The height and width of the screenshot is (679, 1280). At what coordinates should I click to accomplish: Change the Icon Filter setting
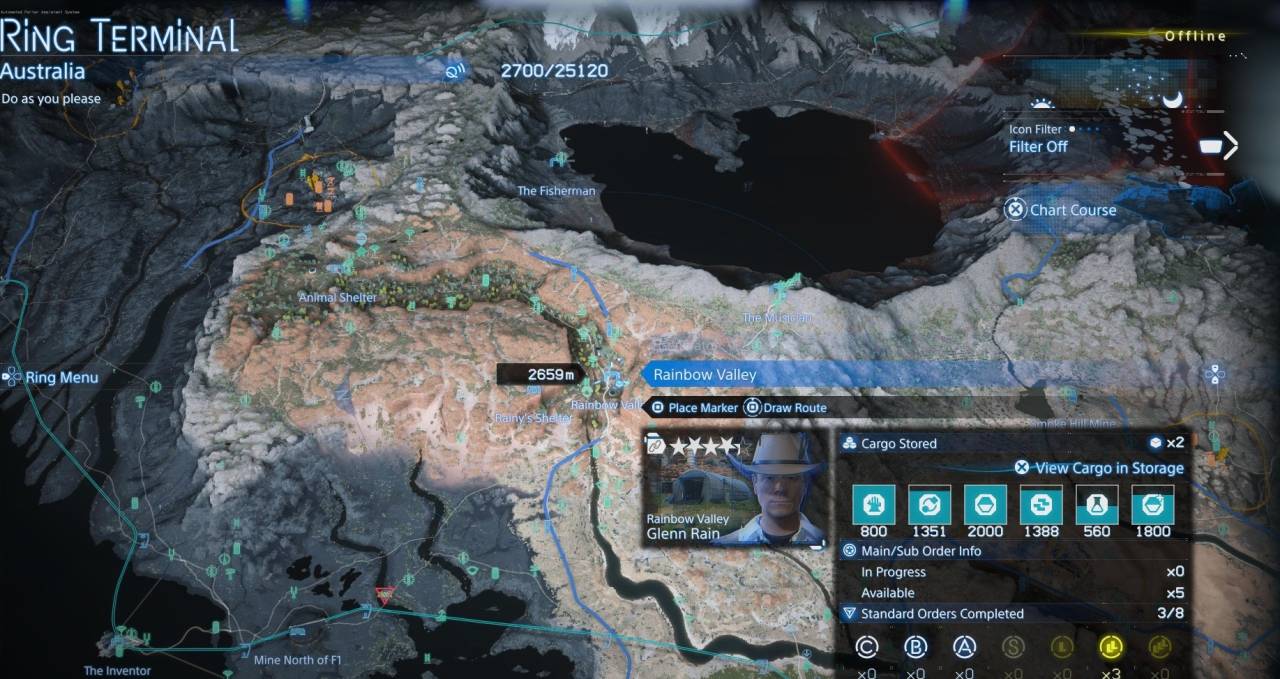click(x=1038, y=146)
